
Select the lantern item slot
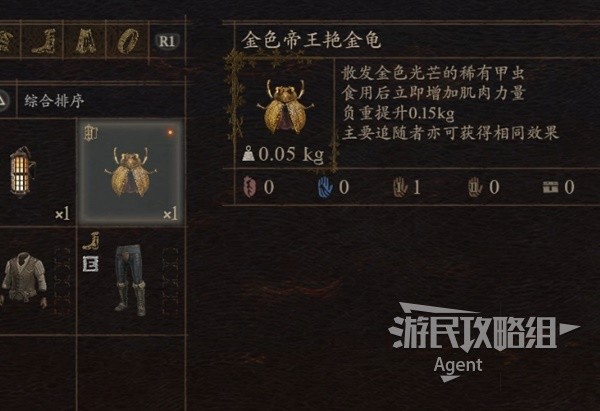point(22,172)
